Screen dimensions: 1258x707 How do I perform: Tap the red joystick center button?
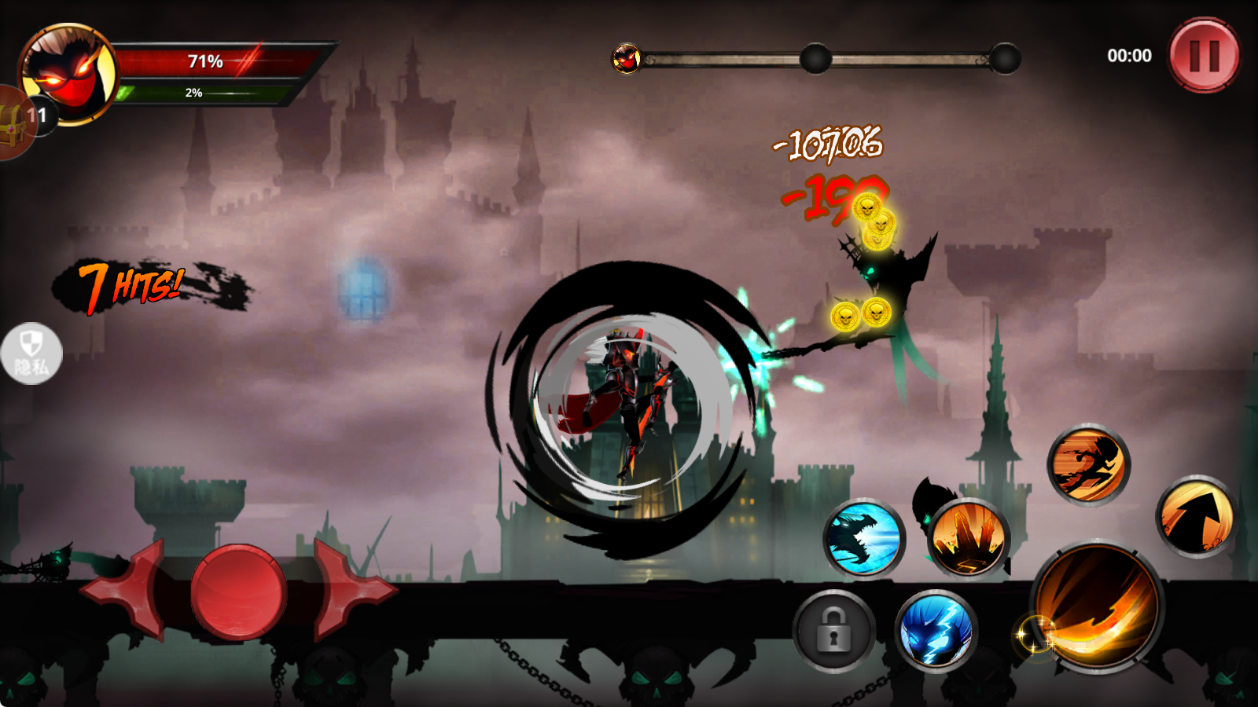pyautogui.click(x=238, y=591)
